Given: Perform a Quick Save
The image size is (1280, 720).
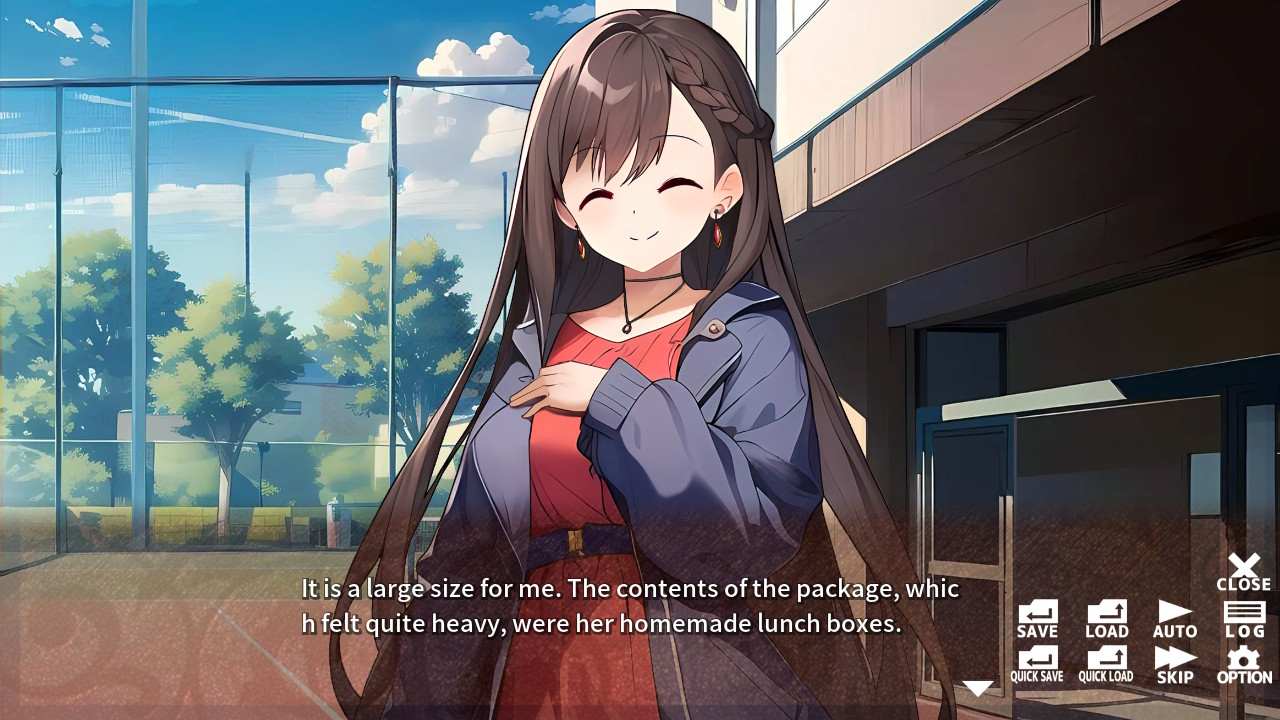Looking at the screenshot, I should (x=1036, y=663).
